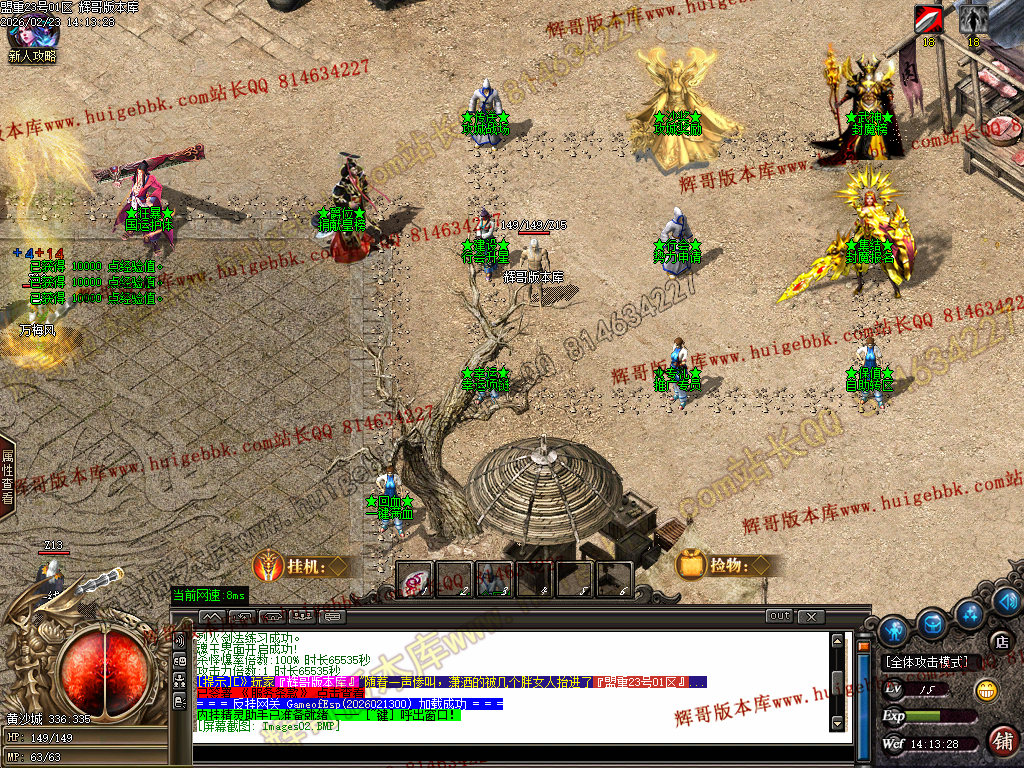
Task: Close the chat window with X
Action: click(x=811, y=616)
